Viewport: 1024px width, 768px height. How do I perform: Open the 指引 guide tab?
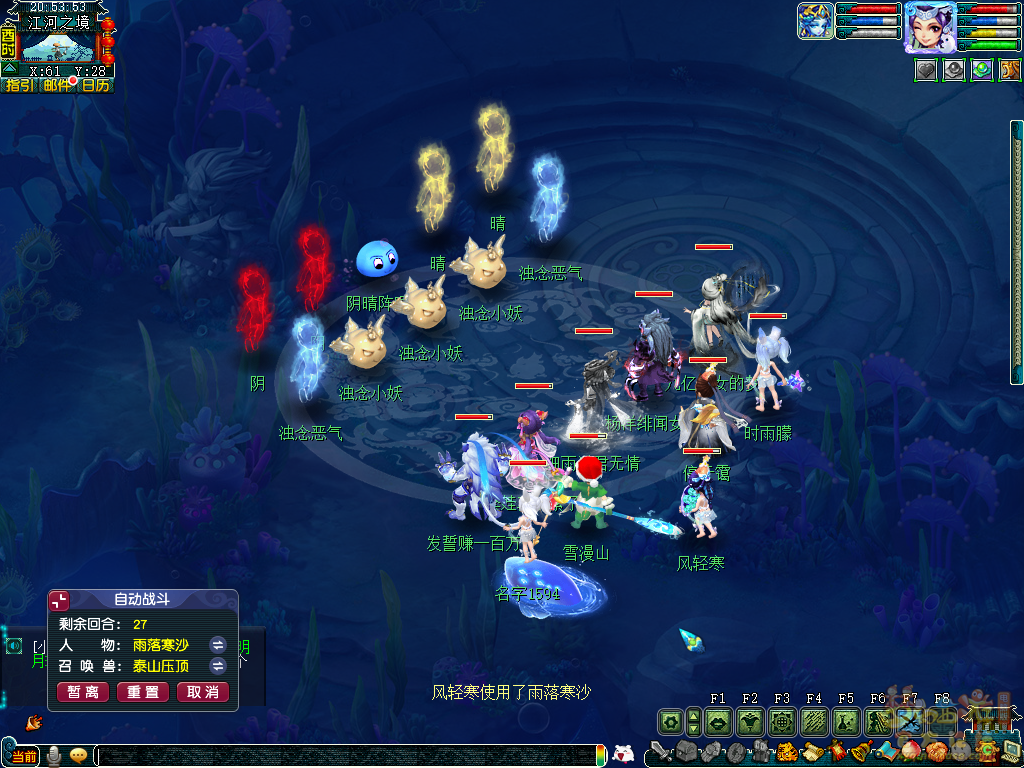(x=19, y=86)
